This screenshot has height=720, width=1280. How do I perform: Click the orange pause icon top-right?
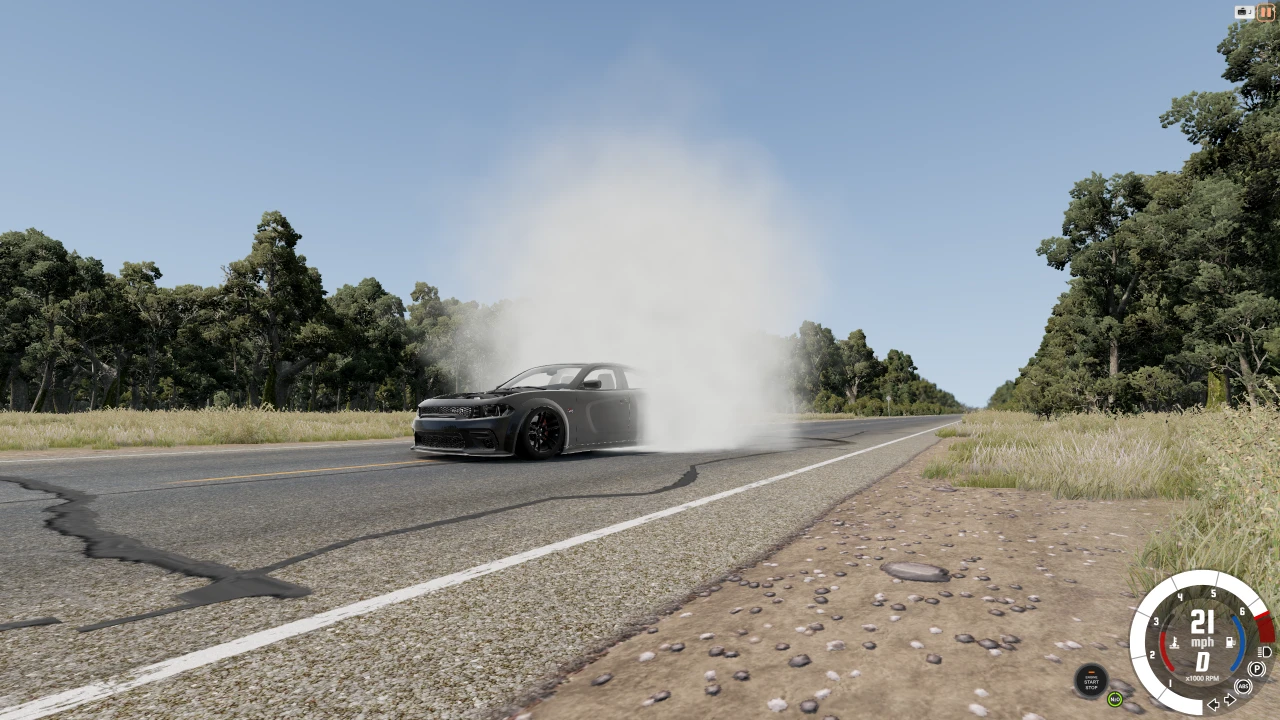coord(1266,12)
